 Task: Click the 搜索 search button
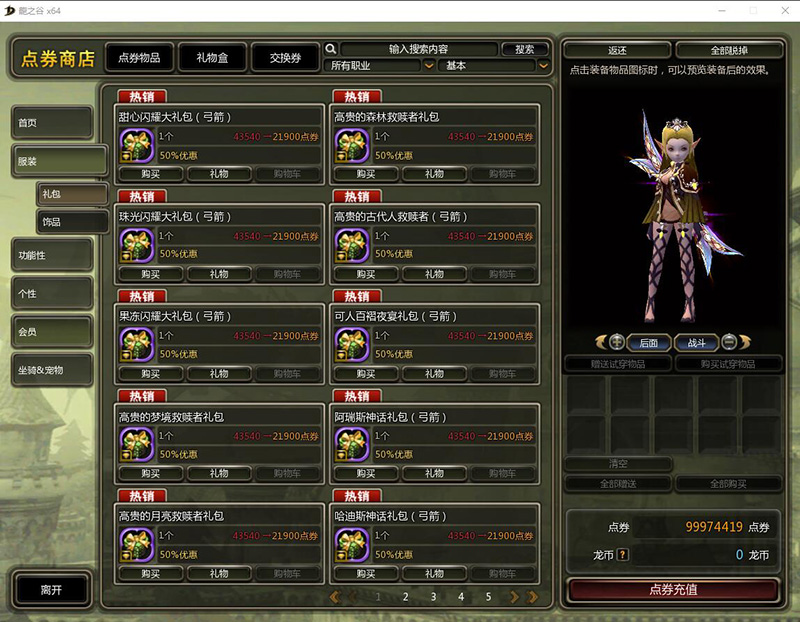coord(525,49)
